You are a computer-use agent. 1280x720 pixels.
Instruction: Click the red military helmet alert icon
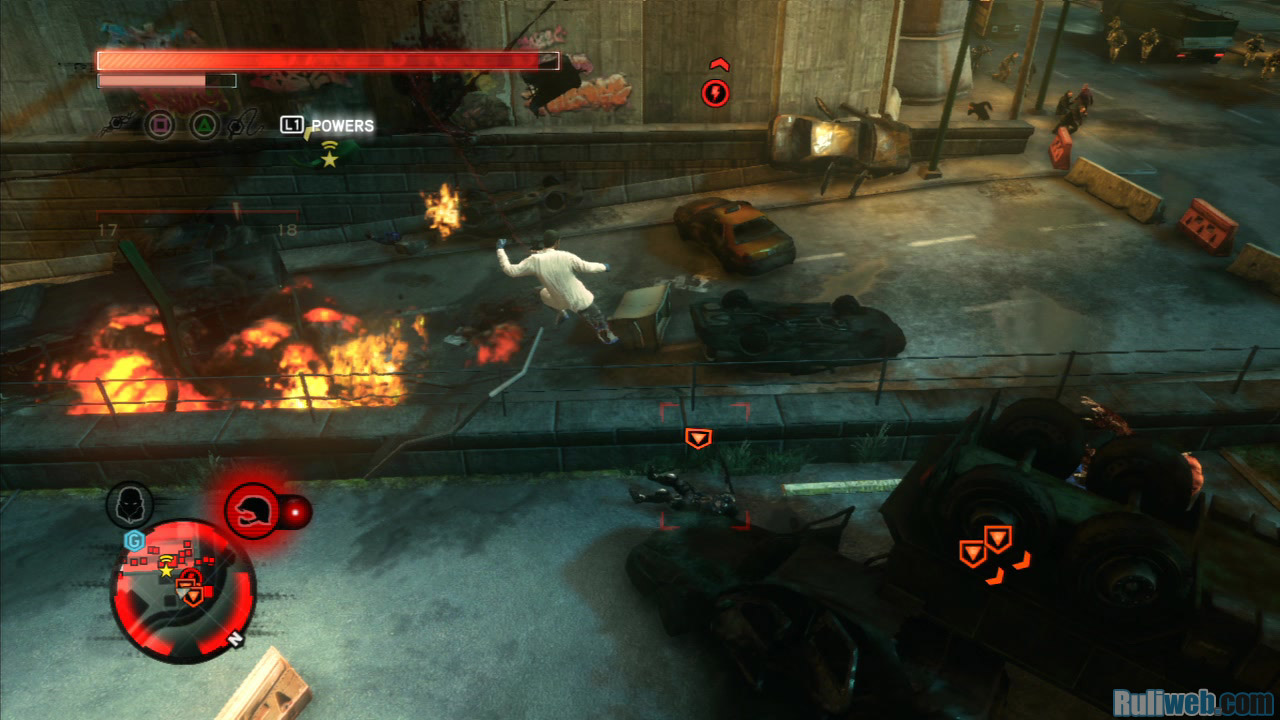(252, 511)
